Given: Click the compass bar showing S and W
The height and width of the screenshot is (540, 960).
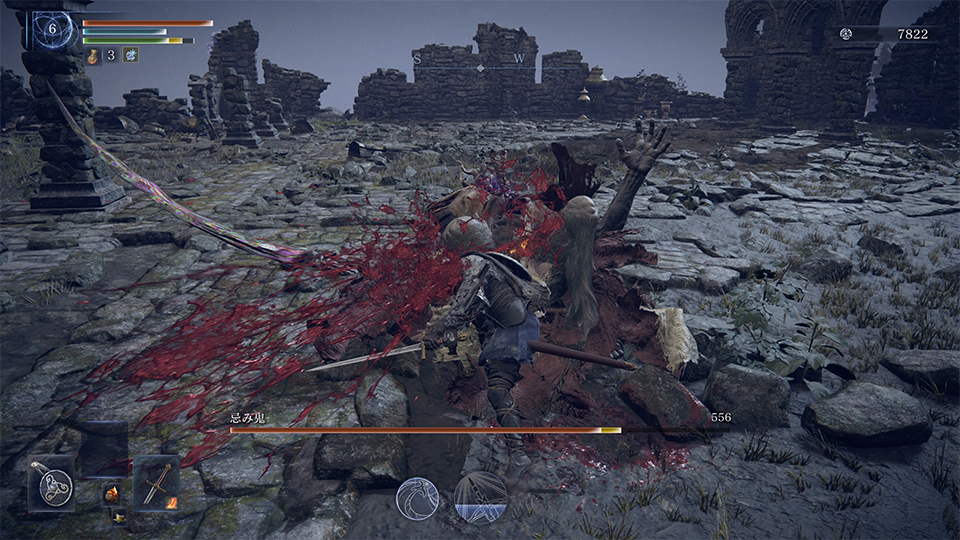Looking at the screenshot, I should [x=480, y=62].
